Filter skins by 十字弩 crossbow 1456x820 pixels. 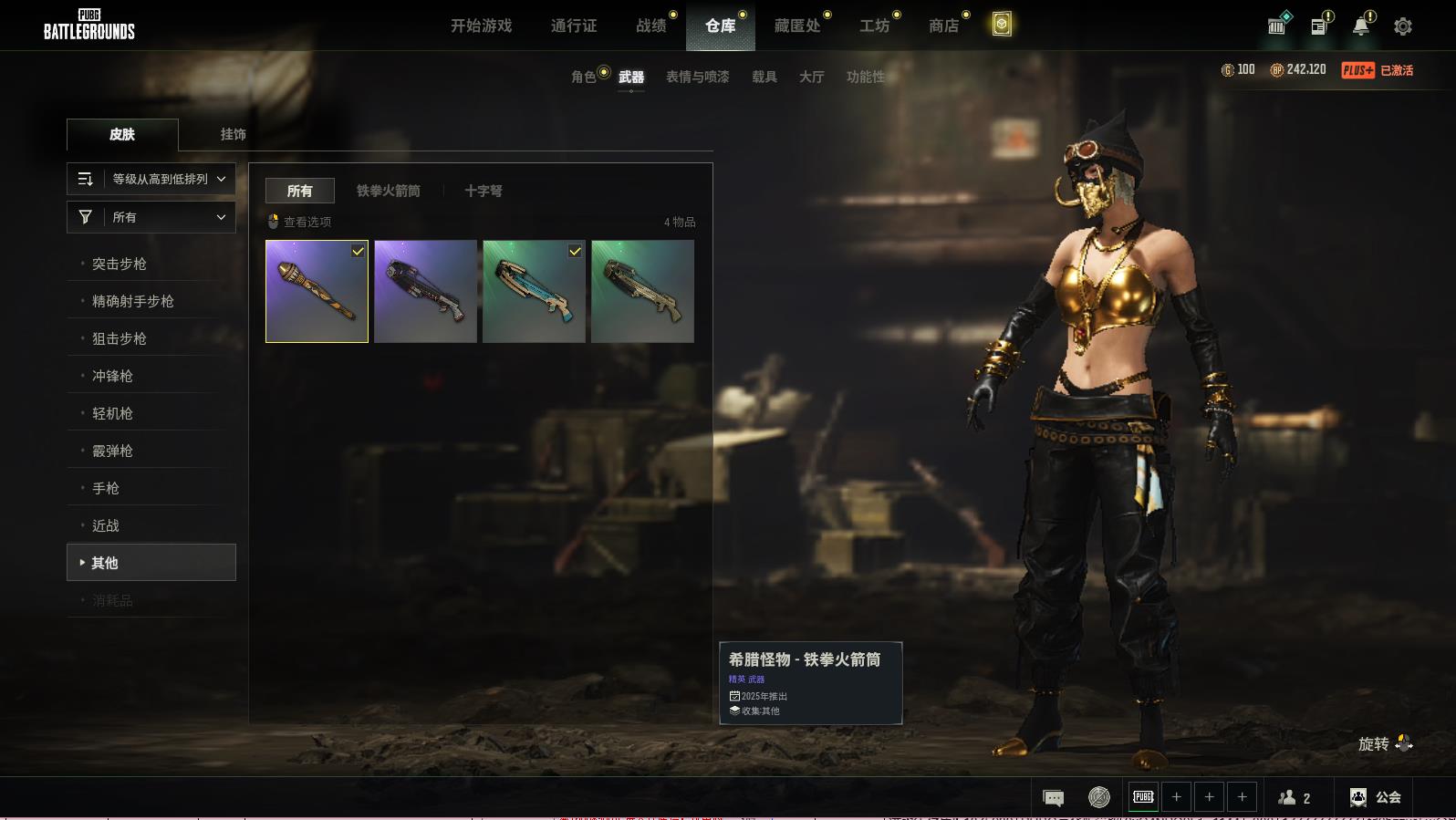484,191
